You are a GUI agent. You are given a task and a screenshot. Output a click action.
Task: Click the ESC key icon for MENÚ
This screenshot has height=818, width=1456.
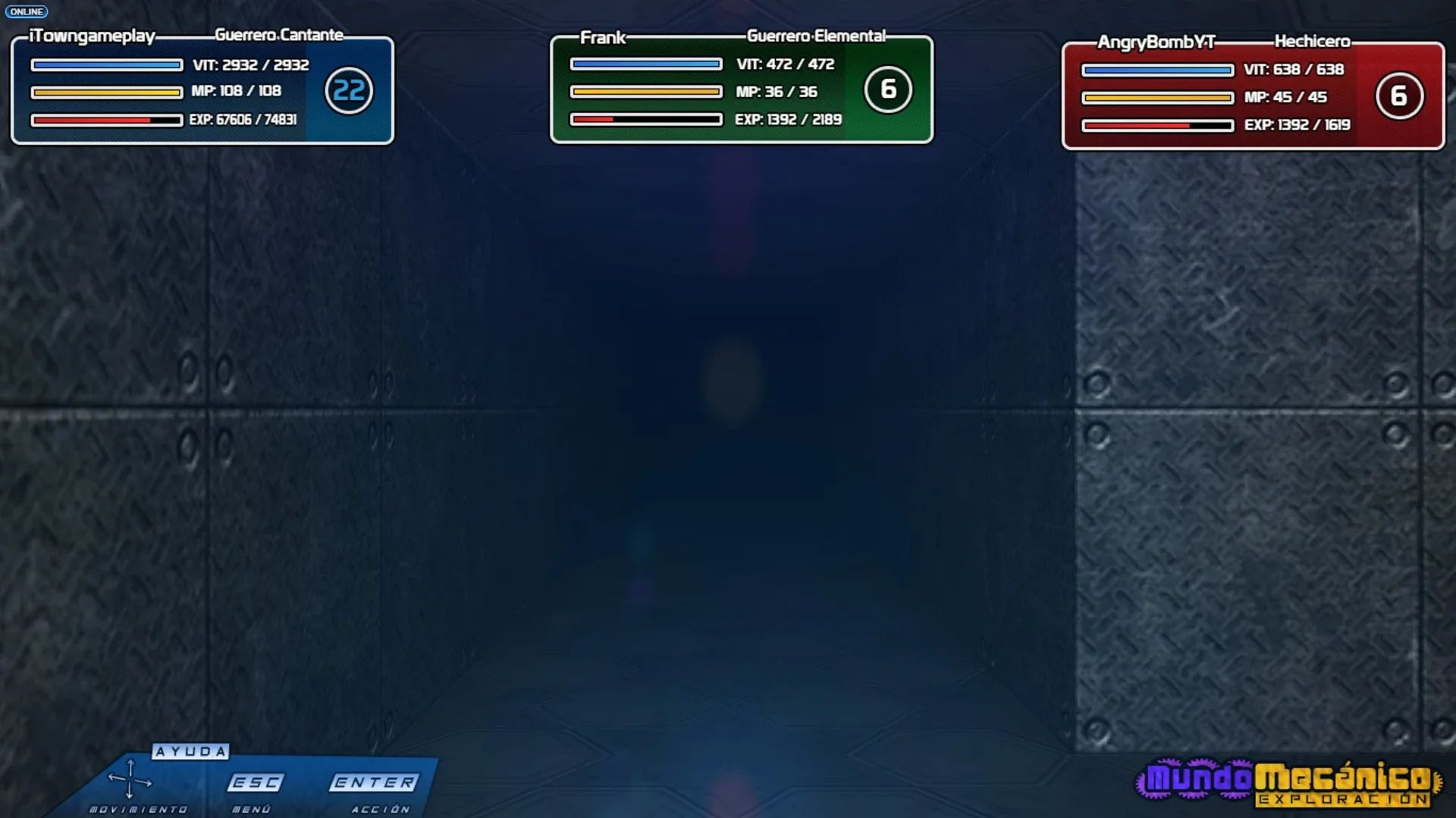[256, 781]
